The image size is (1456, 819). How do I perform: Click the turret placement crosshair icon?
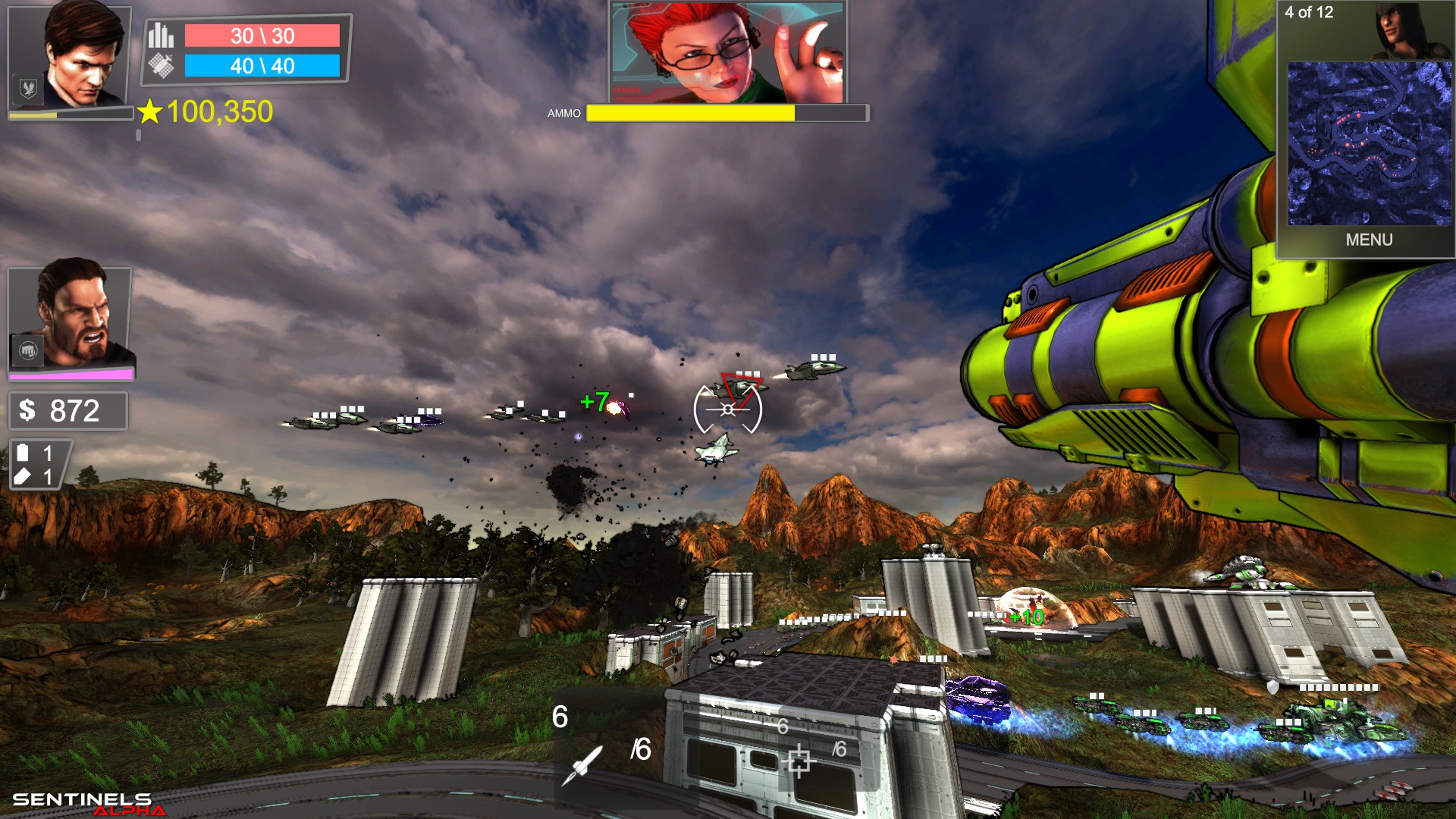point(799,759)
